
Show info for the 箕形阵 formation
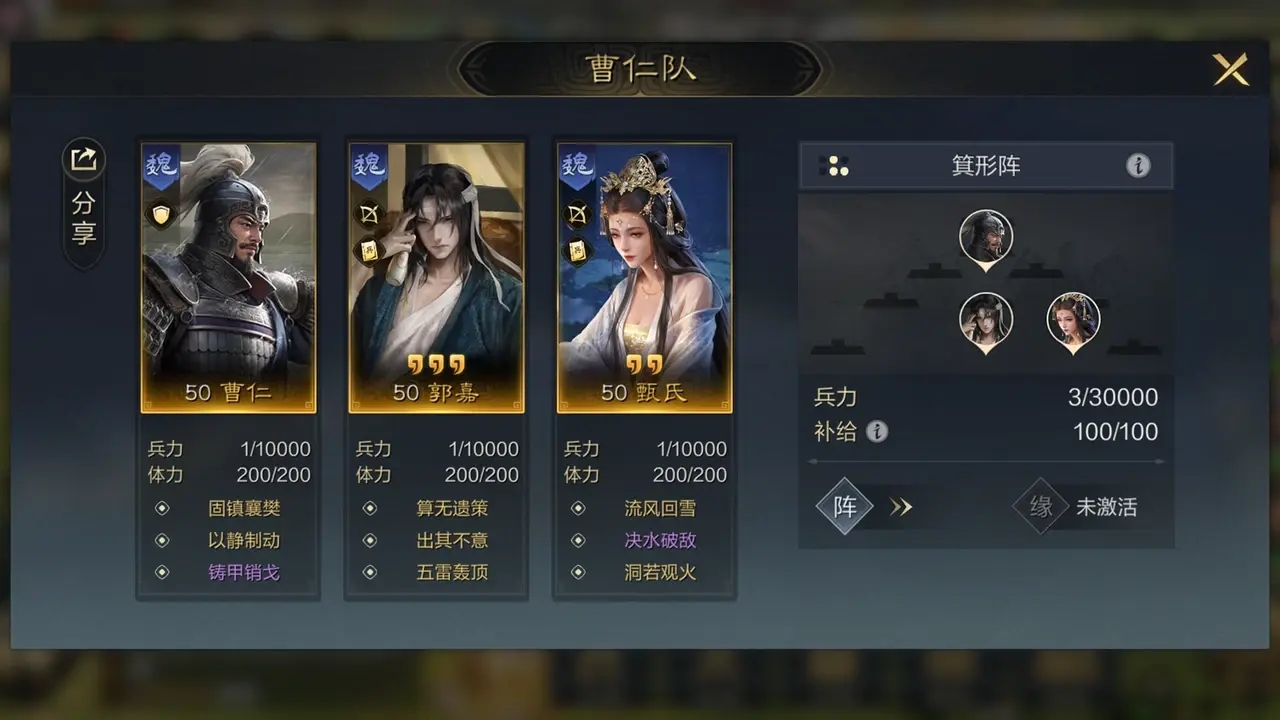click(1138, 166)
